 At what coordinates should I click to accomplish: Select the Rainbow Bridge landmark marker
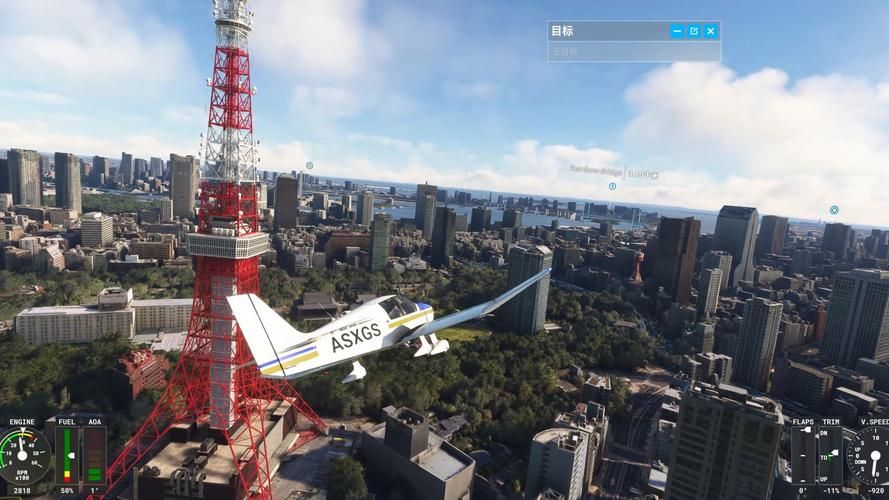pyautogui.click(x=612, y=186)
